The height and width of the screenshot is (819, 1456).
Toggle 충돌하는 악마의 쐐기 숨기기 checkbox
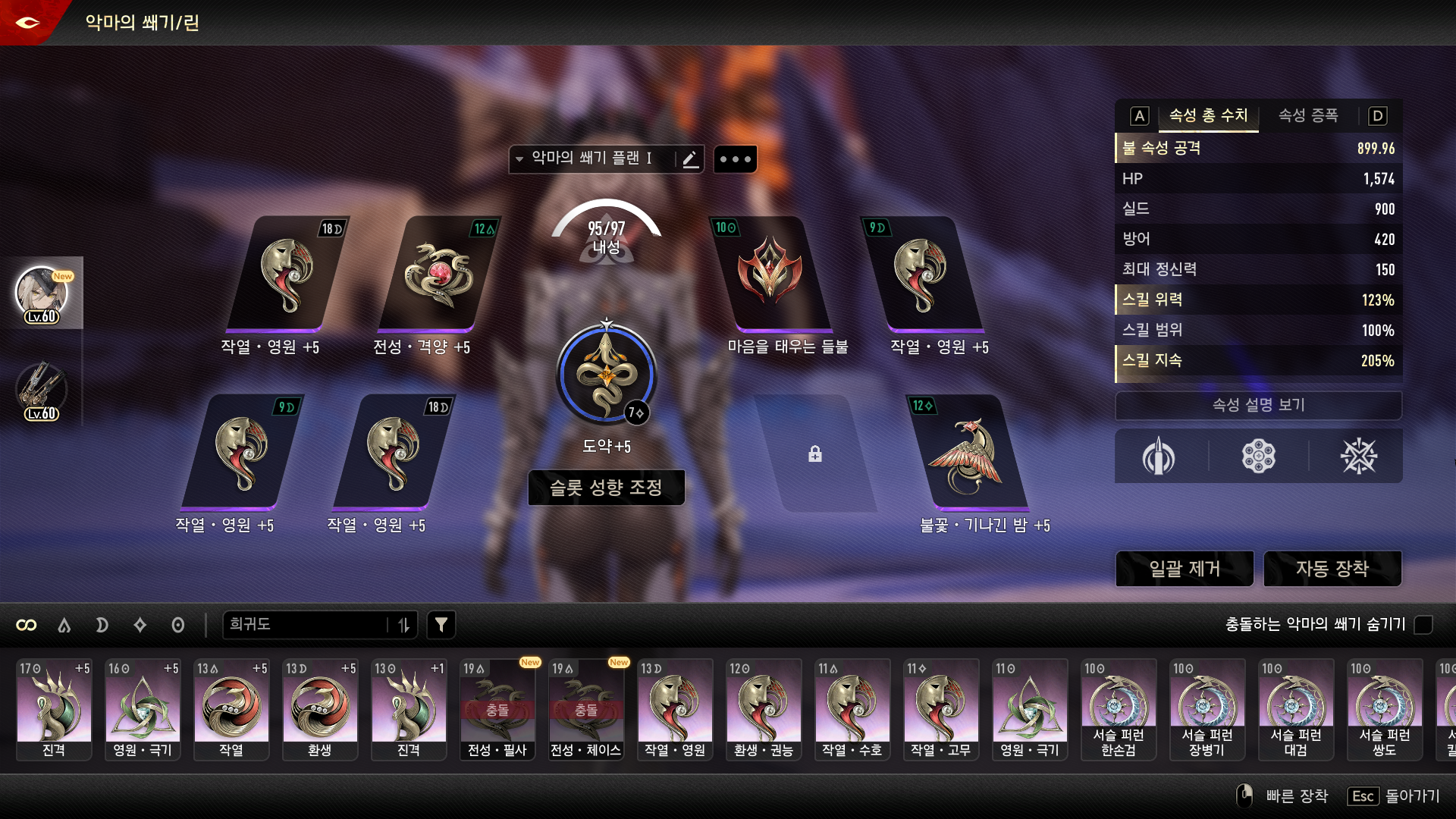click(1423, 625)
